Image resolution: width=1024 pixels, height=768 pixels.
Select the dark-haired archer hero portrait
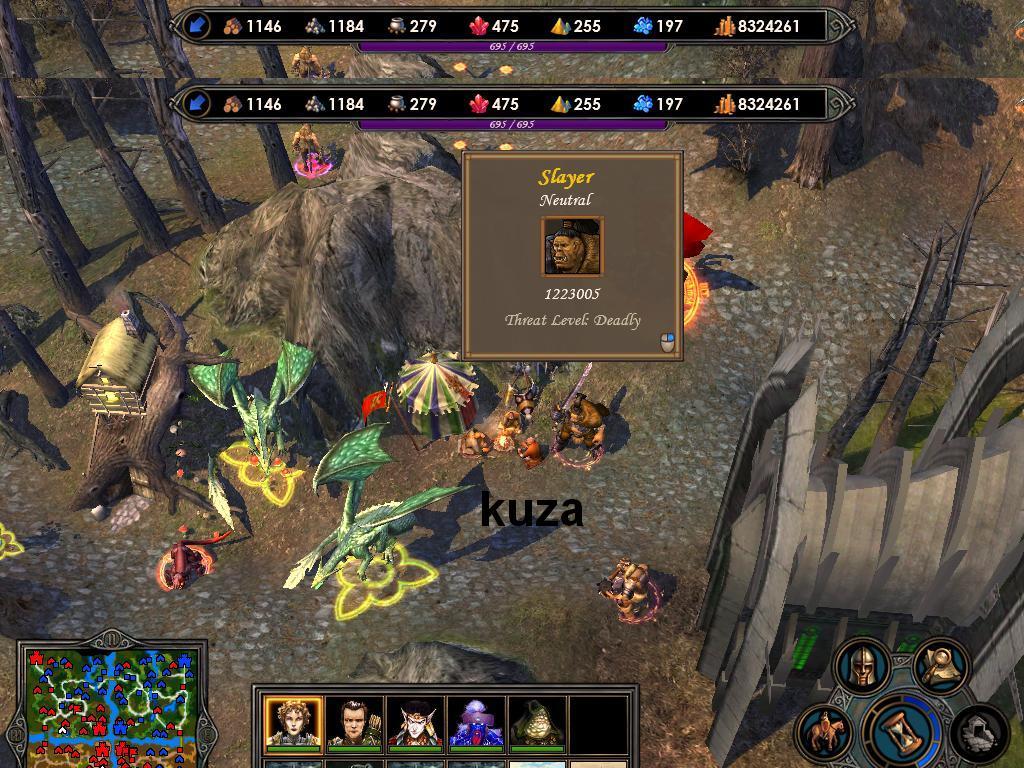click(354, 723)
